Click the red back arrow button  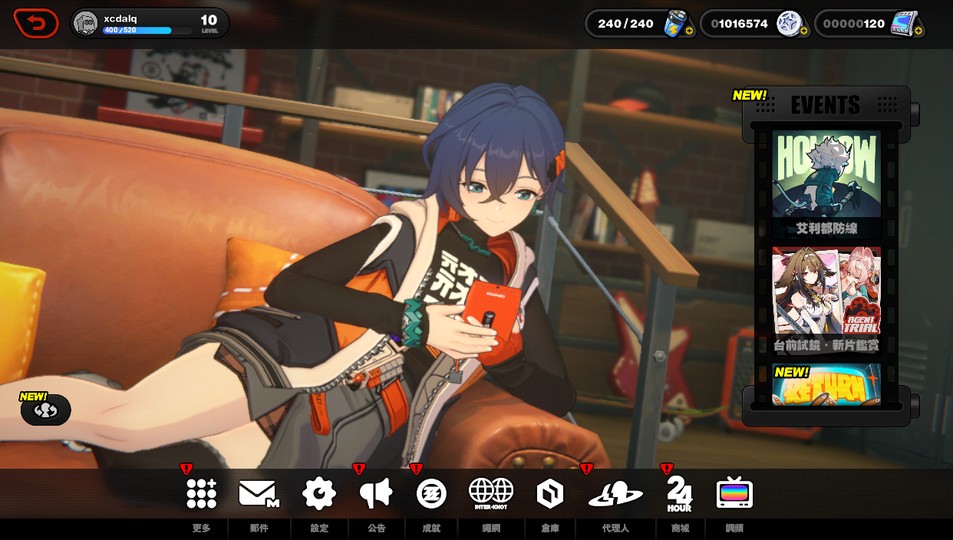36,22
